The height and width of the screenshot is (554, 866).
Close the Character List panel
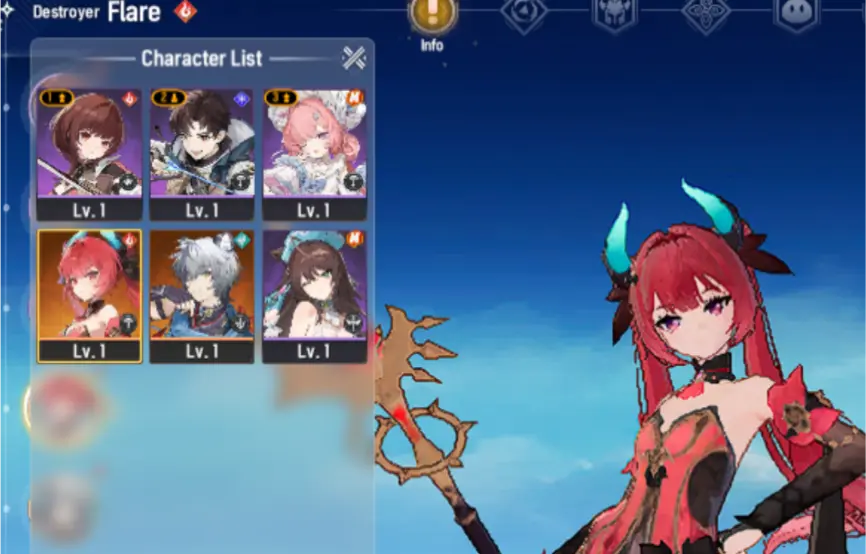[x=354, y=58]
